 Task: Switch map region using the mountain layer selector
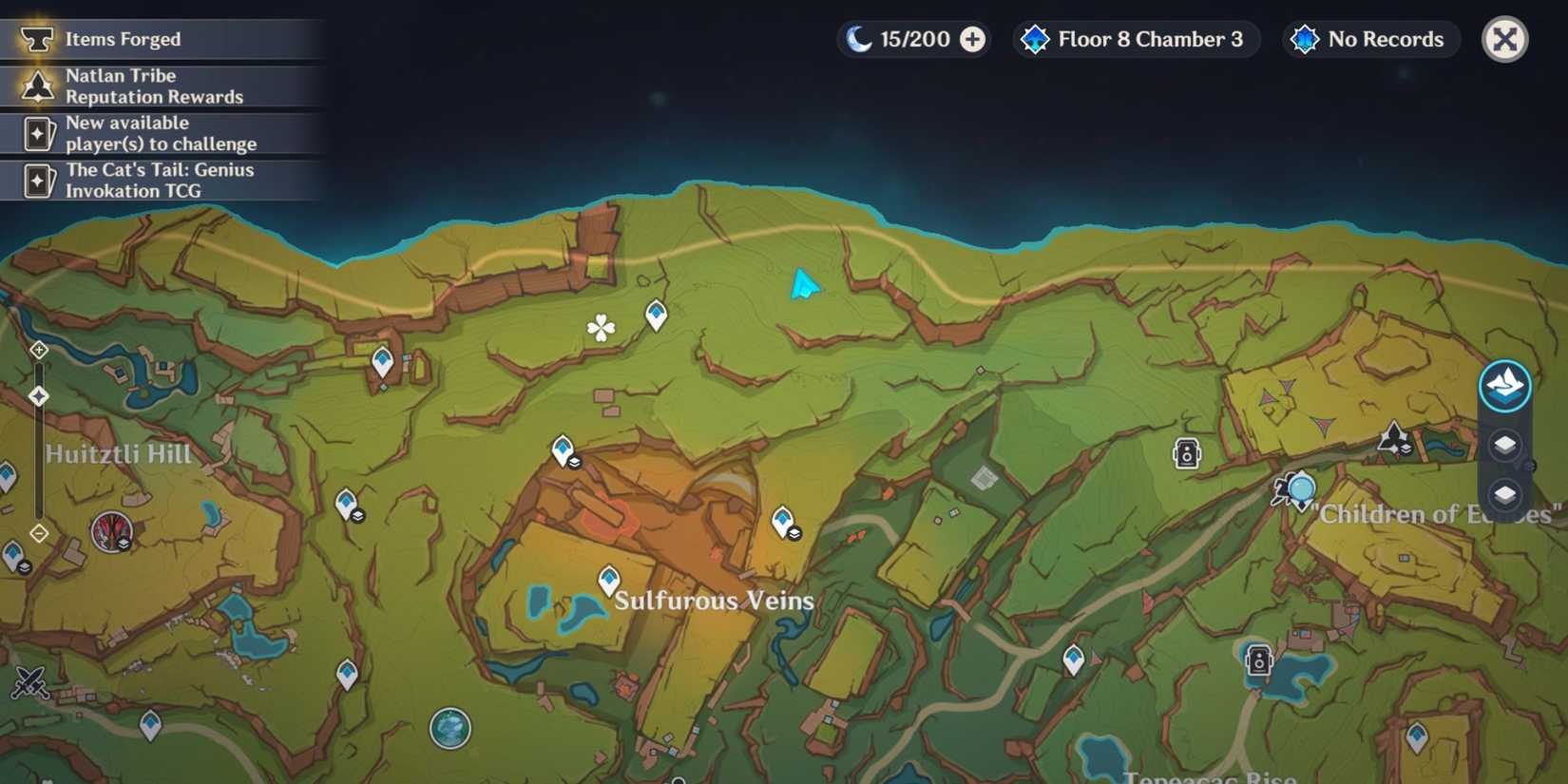[1504, 386]
